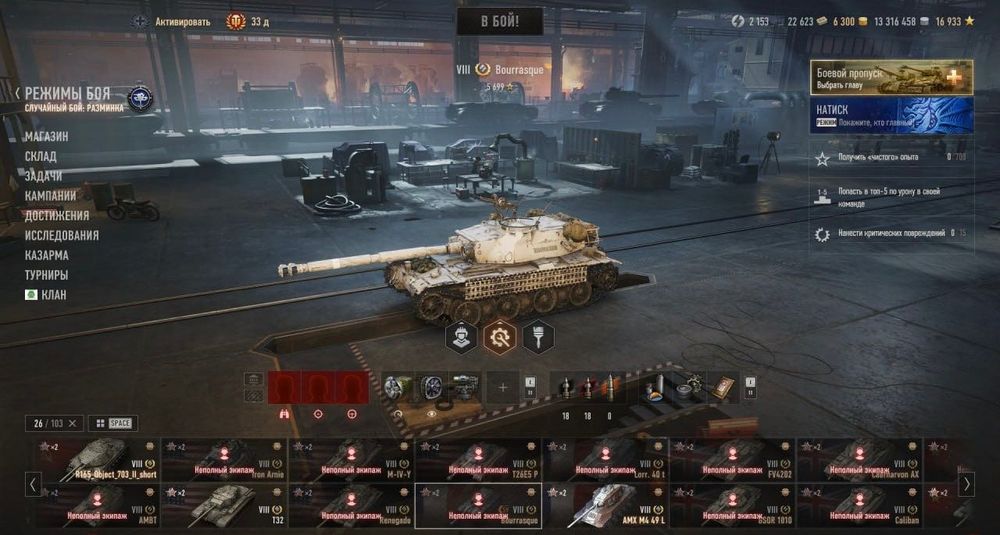Image resolution: width=1000 pixels, height=535 pixels.
Task: Open the МАГАЗИН store menu
Action: pyautogui.click(x=47, y=136)
